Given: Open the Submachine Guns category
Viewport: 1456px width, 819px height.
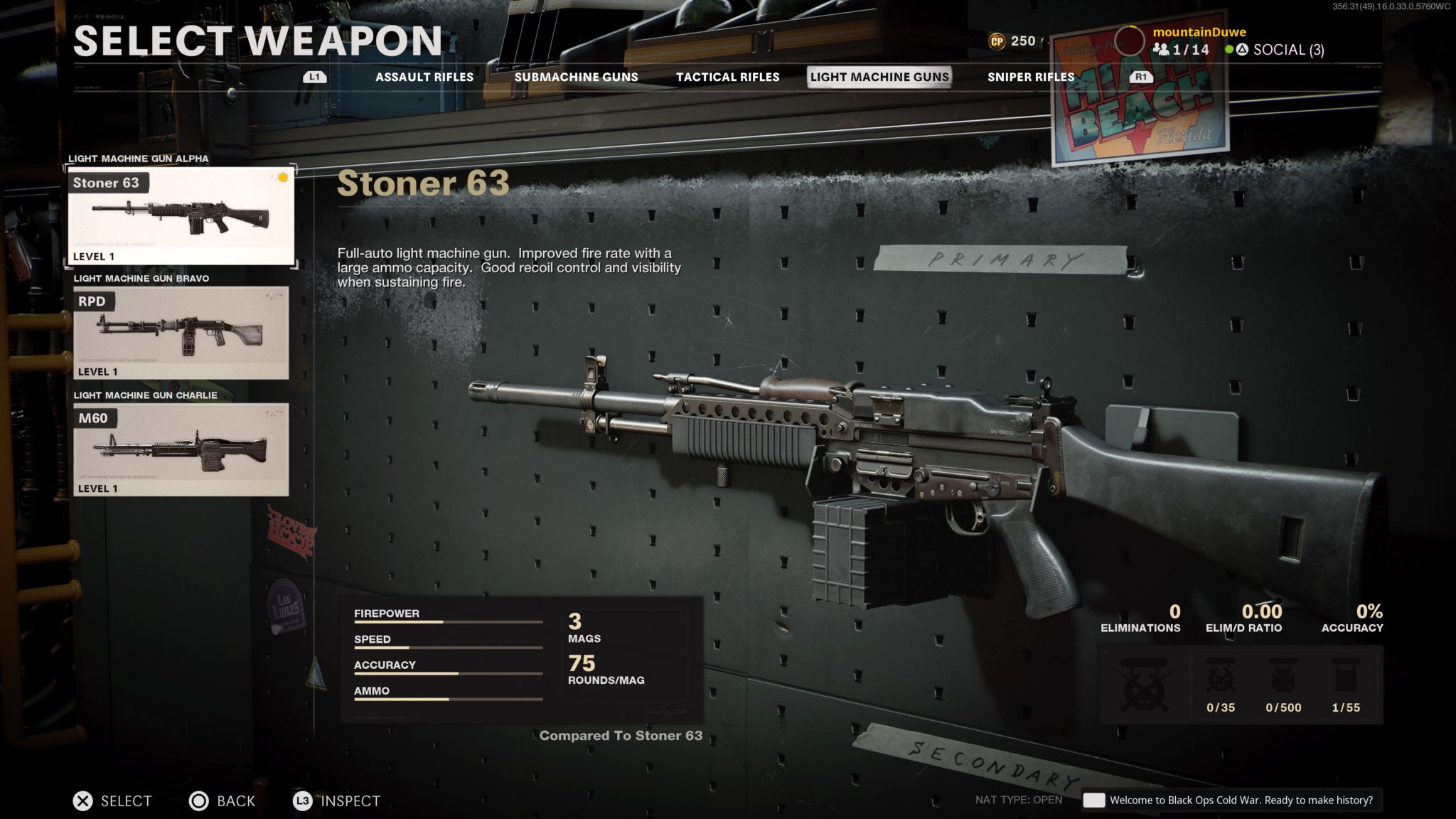Looking at the screenshot, I should click(x=576, y=77).
